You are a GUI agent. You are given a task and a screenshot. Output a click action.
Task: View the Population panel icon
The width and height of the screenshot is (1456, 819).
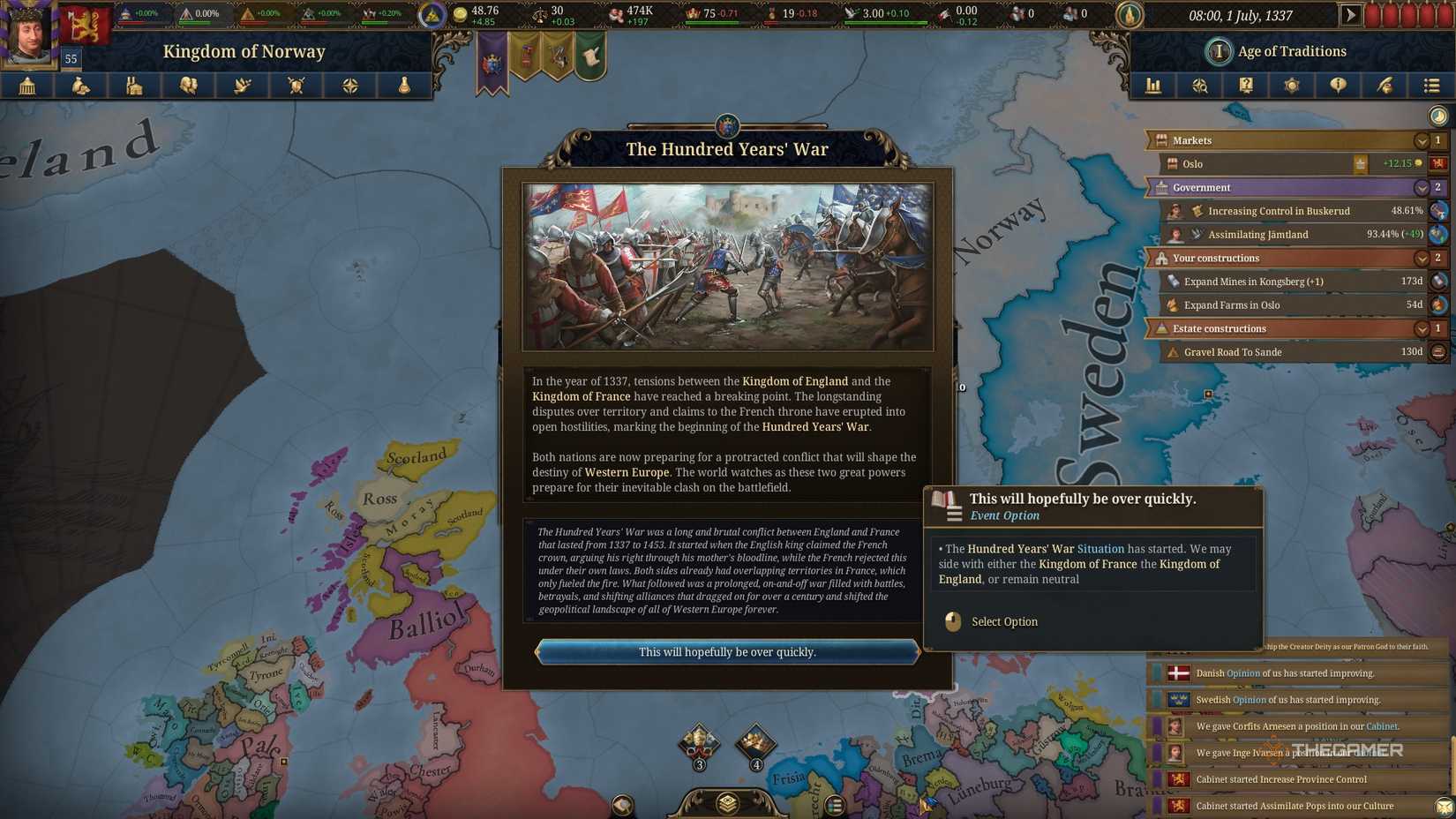click(x=189, y=86)
